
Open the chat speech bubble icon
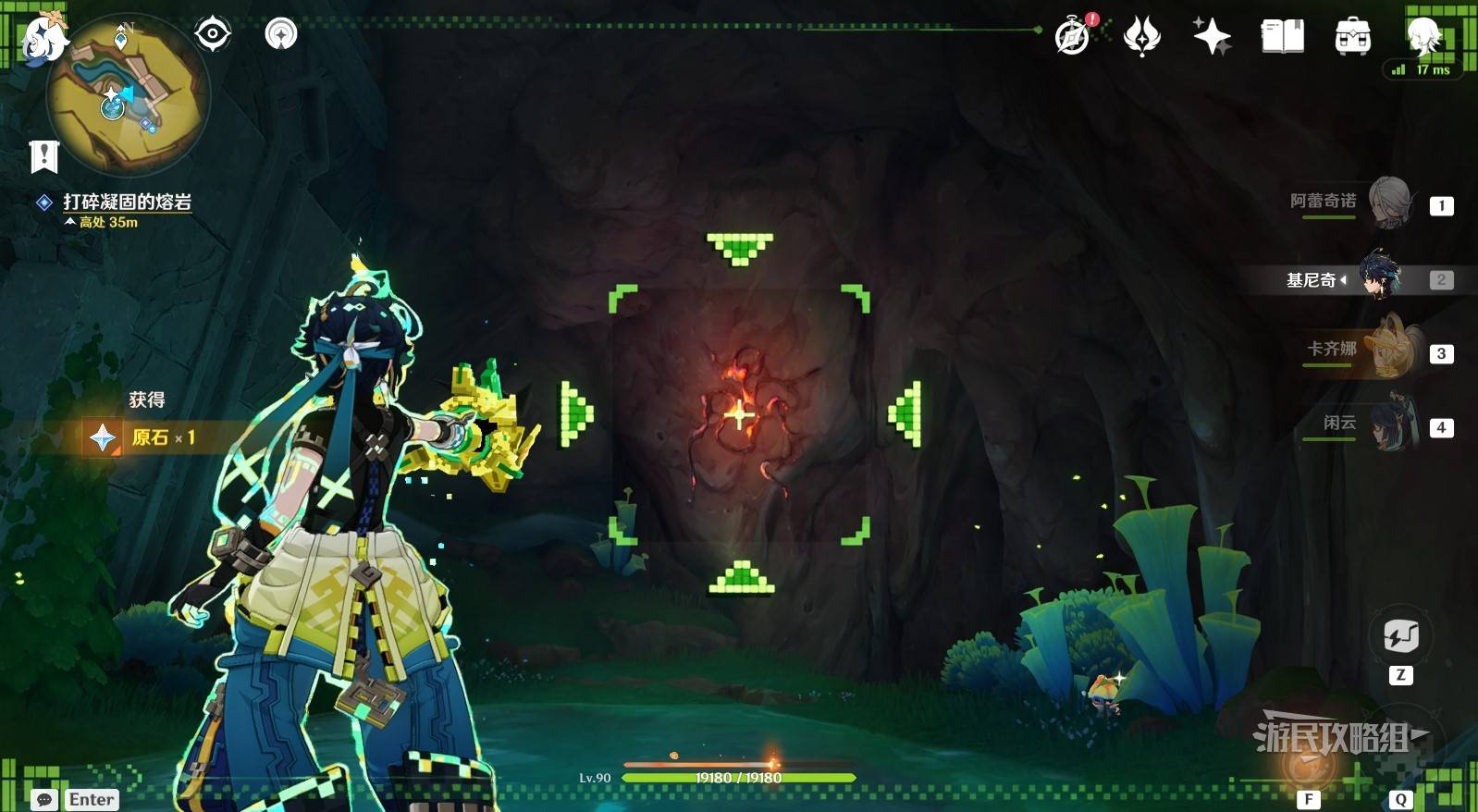pyautogui.click(x=44, y=799)
